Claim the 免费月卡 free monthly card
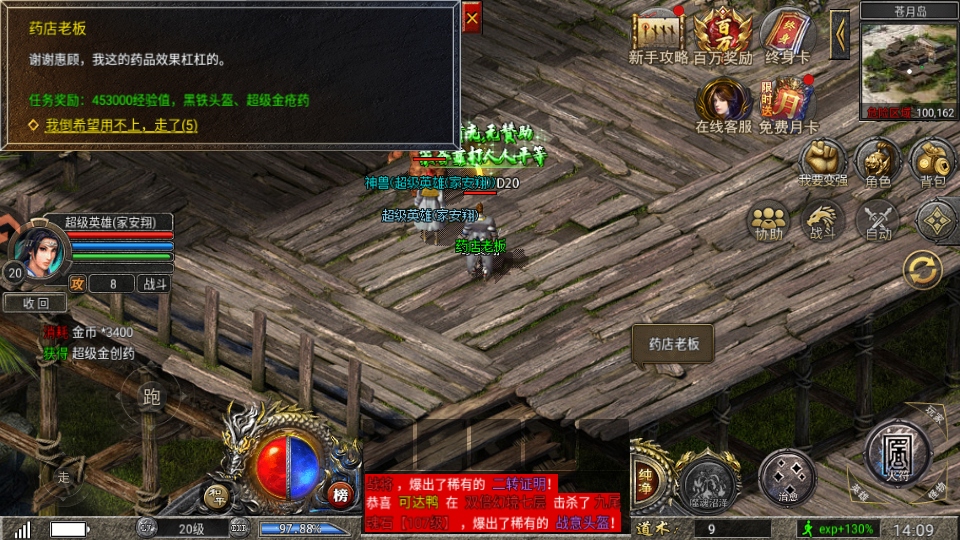 click(x=789, y=103)
